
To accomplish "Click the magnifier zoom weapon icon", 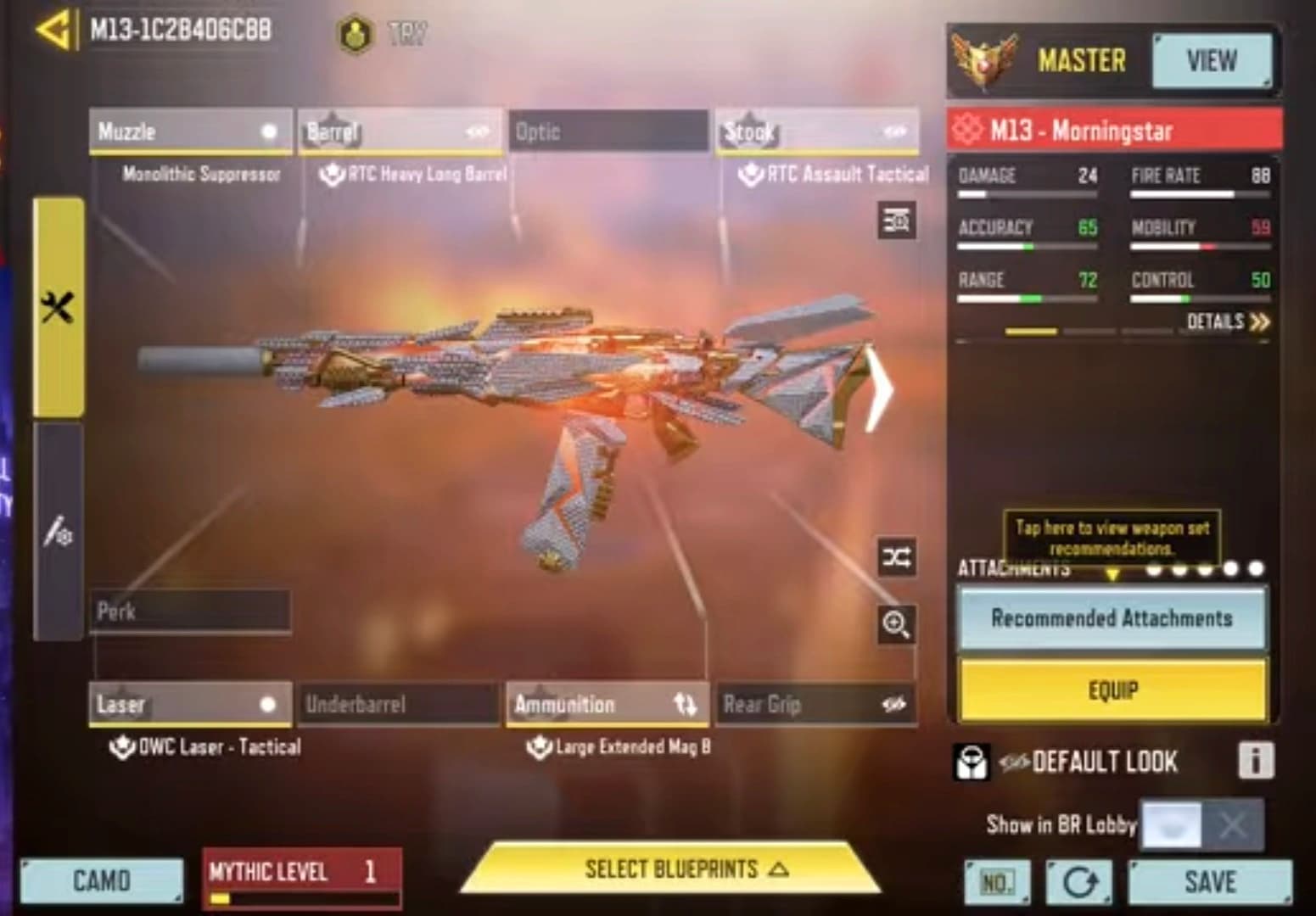I will pyautogui.click(x=896, y=625).
